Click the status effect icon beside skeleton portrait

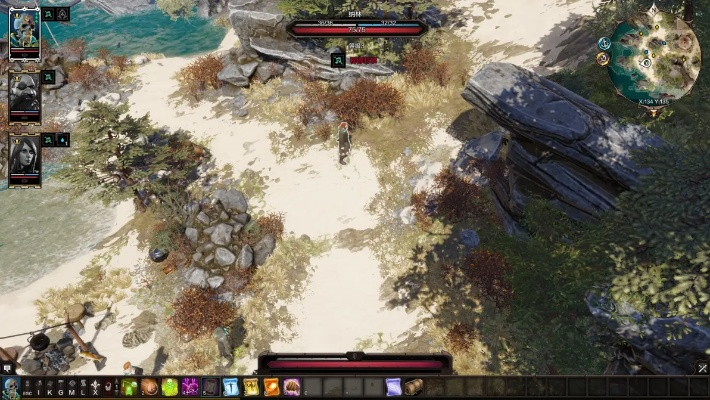48,14
